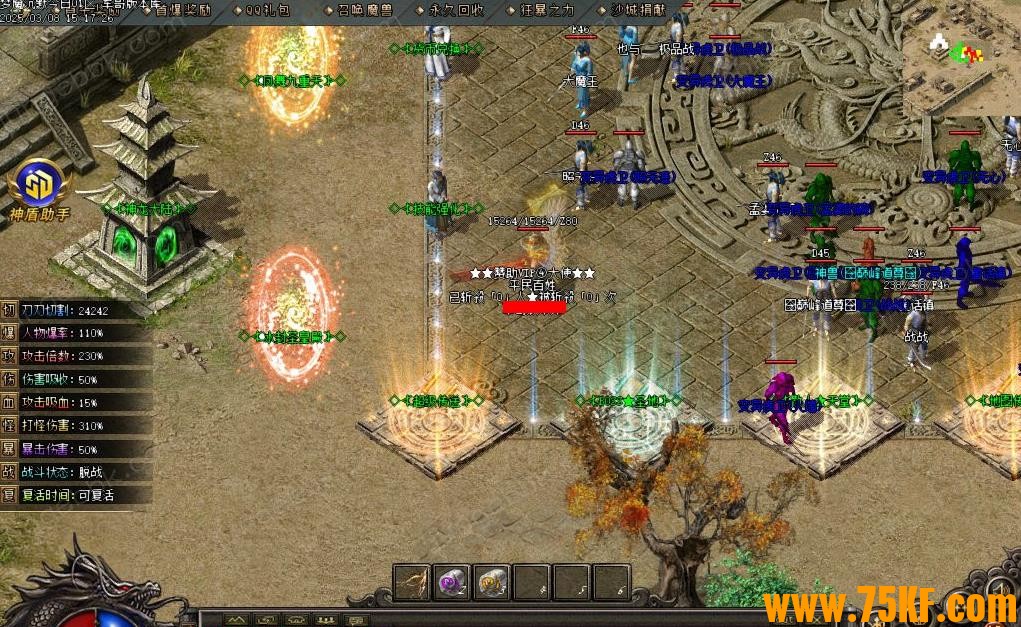
Task: Open the 首爆奖励 first-kill reward menu
Action: tap(182, 10)
